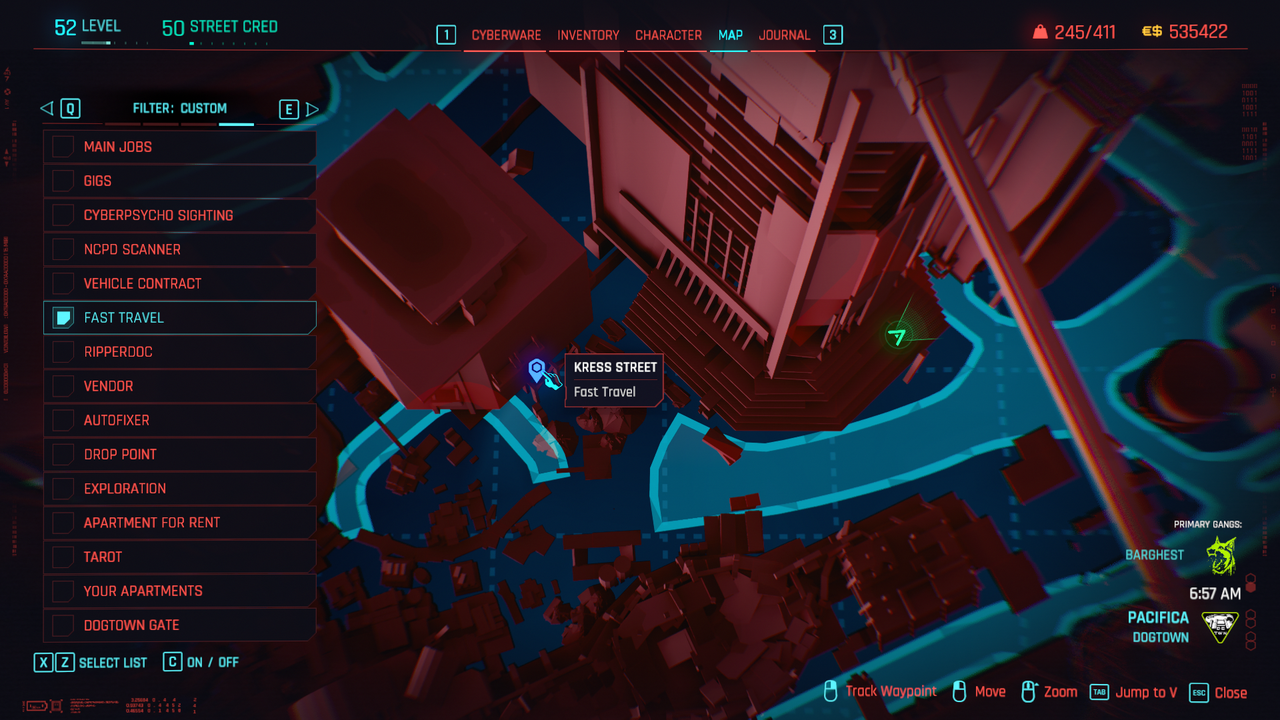1280x720 pixels.
Task: Click the previous filter arrow
Action: coord(47,109)
